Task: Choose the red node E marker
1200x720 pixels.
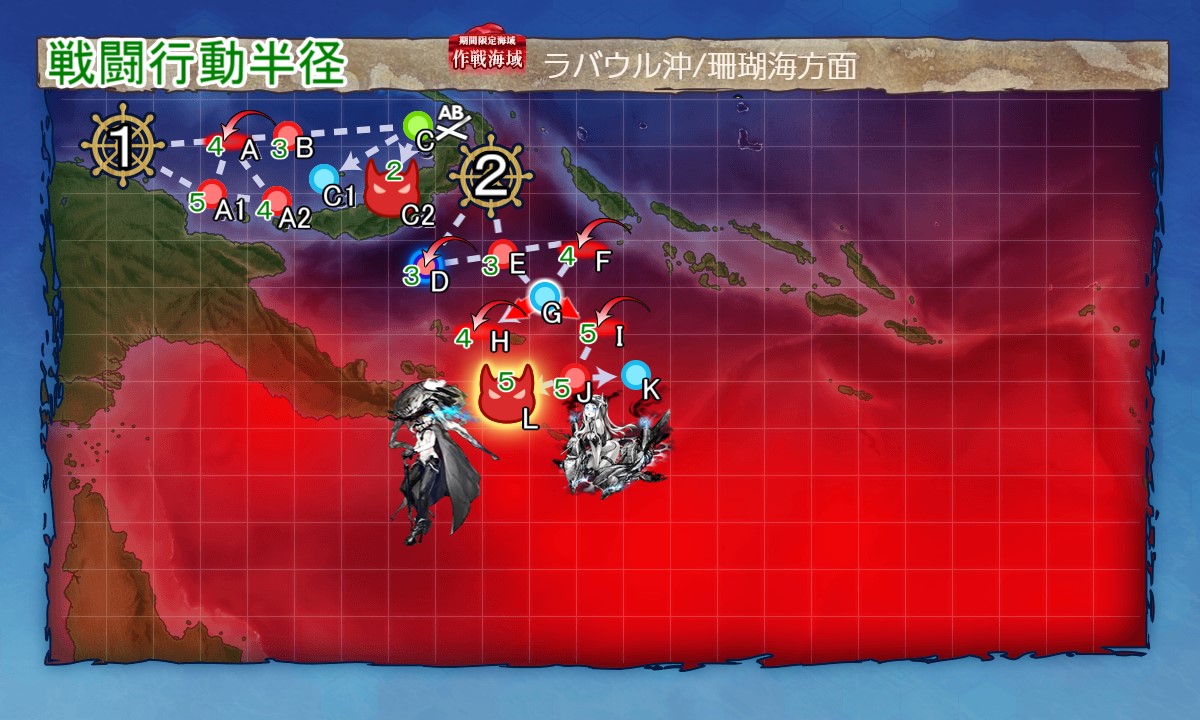Action: (x=502, y=253)
